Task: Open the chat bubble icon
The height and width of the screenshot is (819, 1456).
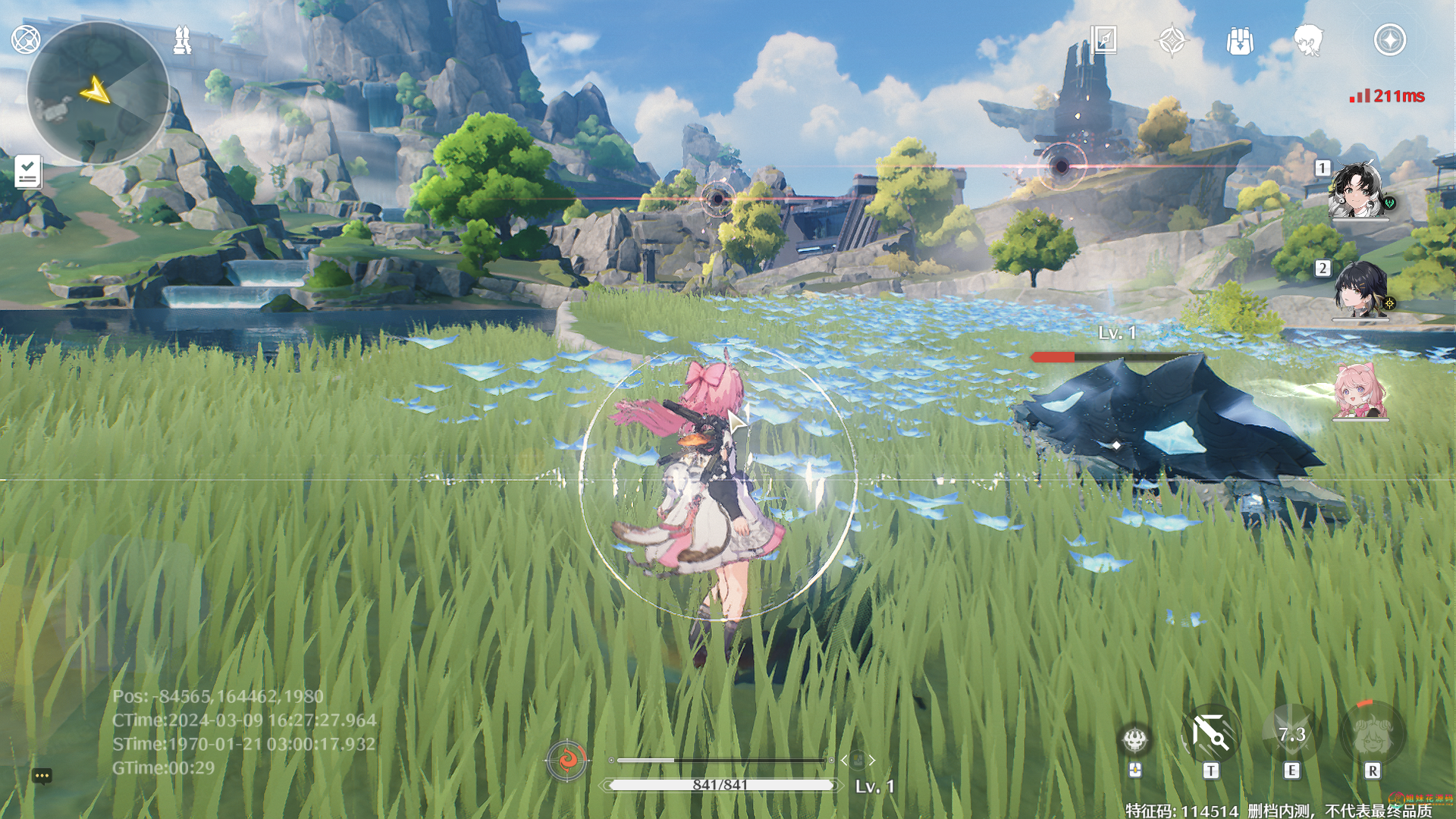Action: (42, 776)
